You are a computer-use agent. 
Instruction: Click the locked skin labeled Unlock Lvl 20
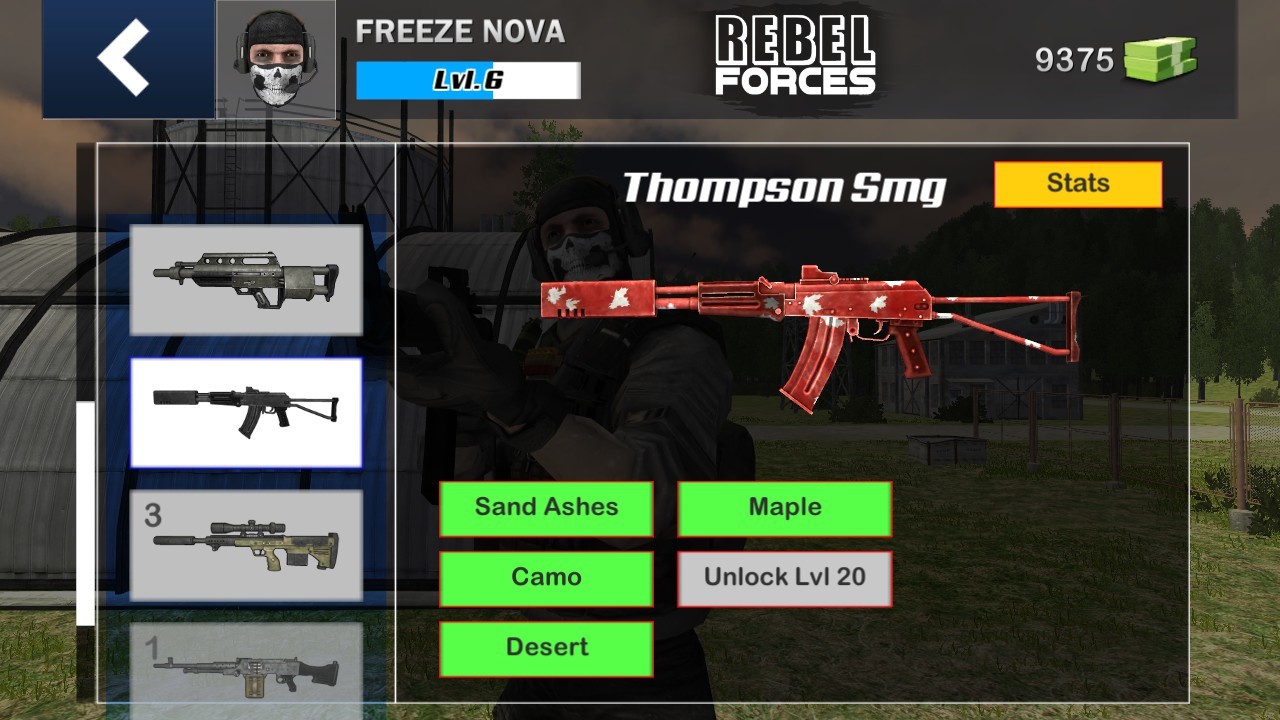[784, 577]
